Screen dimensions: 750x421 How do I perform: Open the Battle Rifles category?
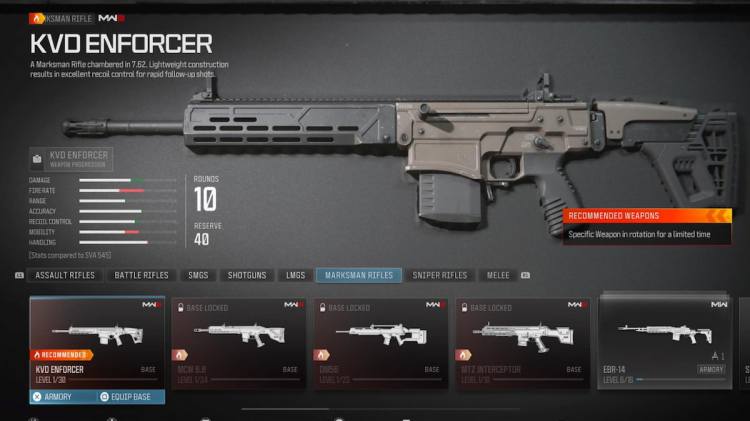pos(142,275)
